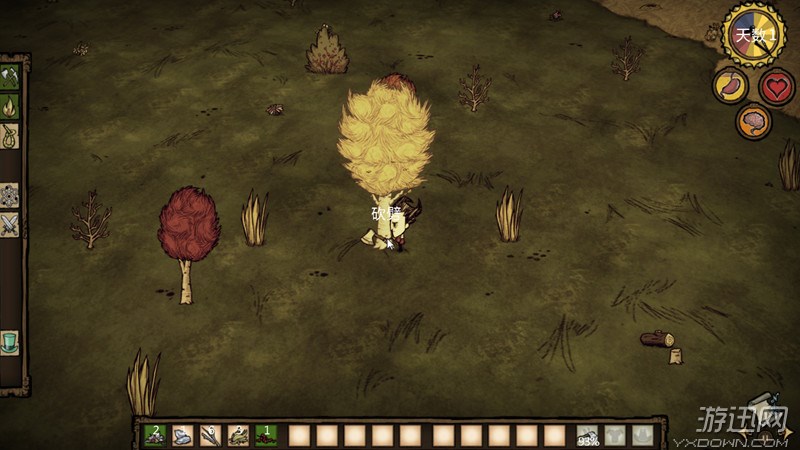Select the grey flint inventory slot
This screenshot has height=450, width=800.
pos(182,435)
